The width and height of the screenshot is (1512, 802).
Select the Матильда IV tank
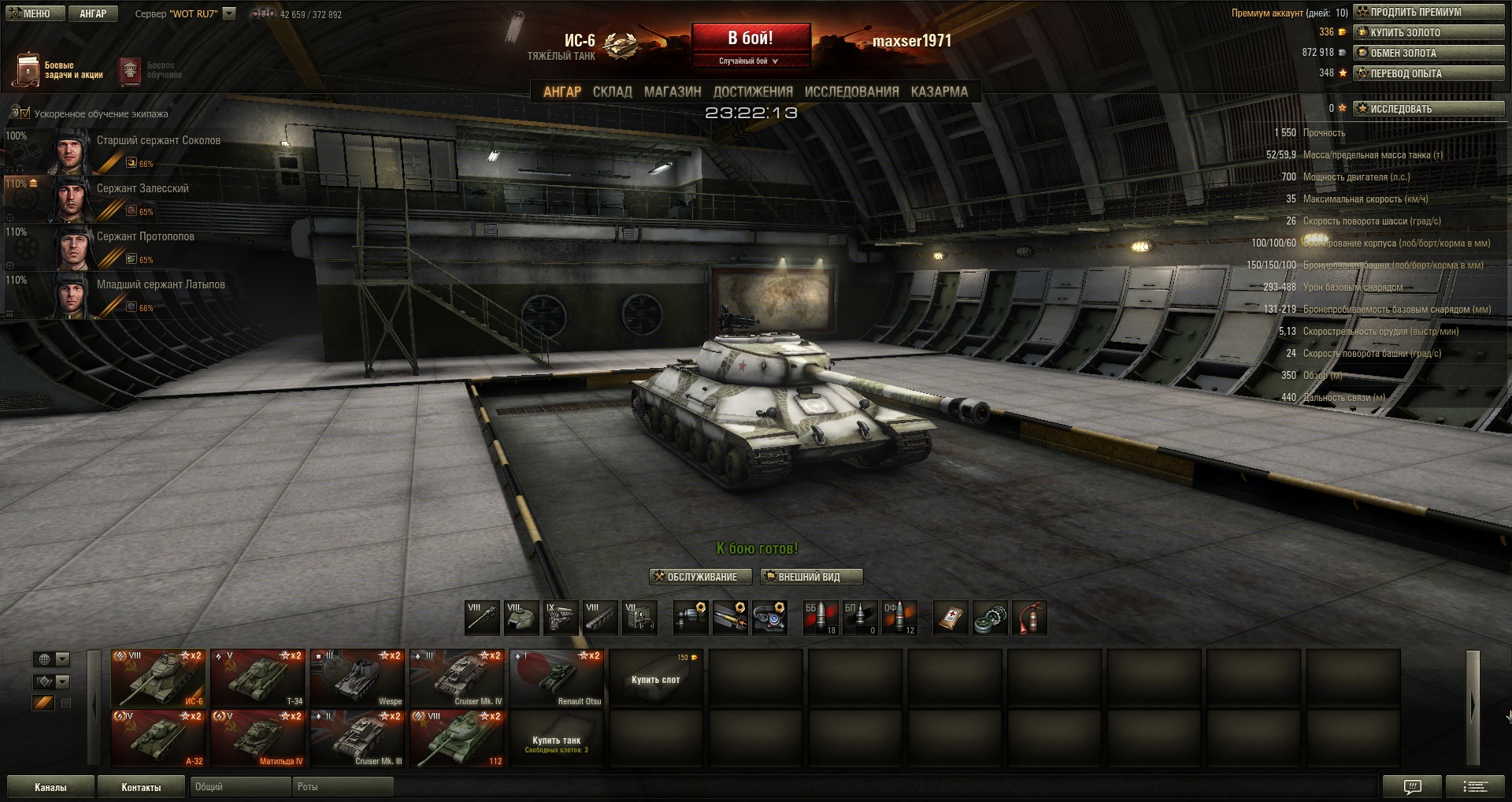click(x=258, y=739)
